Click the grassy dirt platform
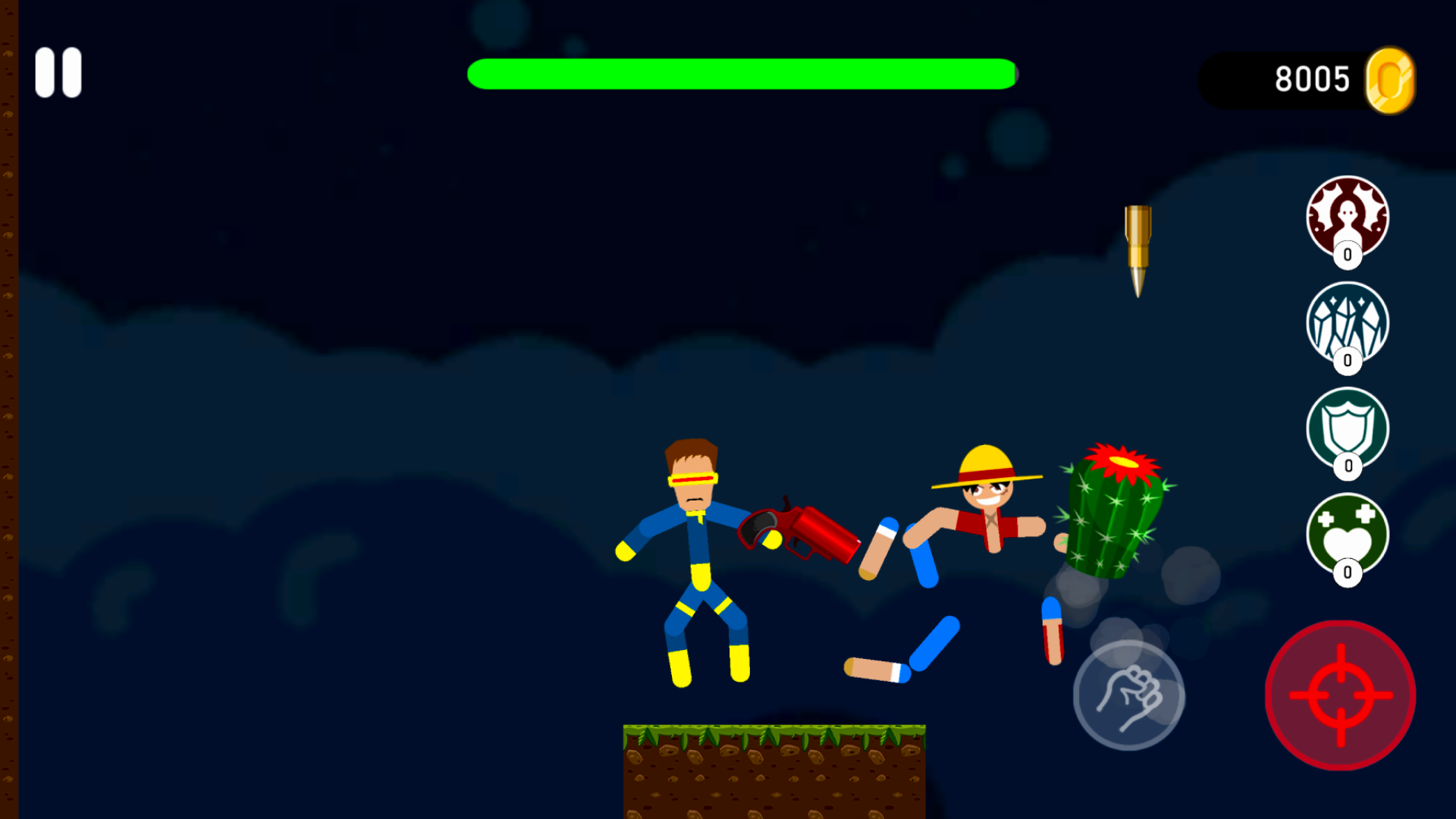 (773, 766)
